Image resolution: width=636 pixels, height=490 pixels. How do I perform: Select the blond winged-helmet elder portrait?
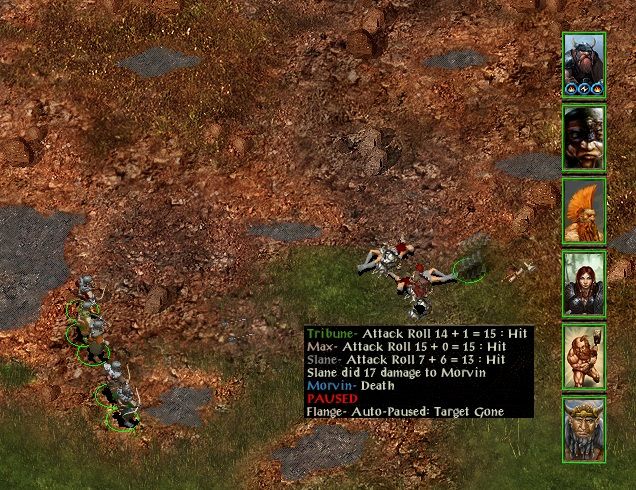click(584, 429)
